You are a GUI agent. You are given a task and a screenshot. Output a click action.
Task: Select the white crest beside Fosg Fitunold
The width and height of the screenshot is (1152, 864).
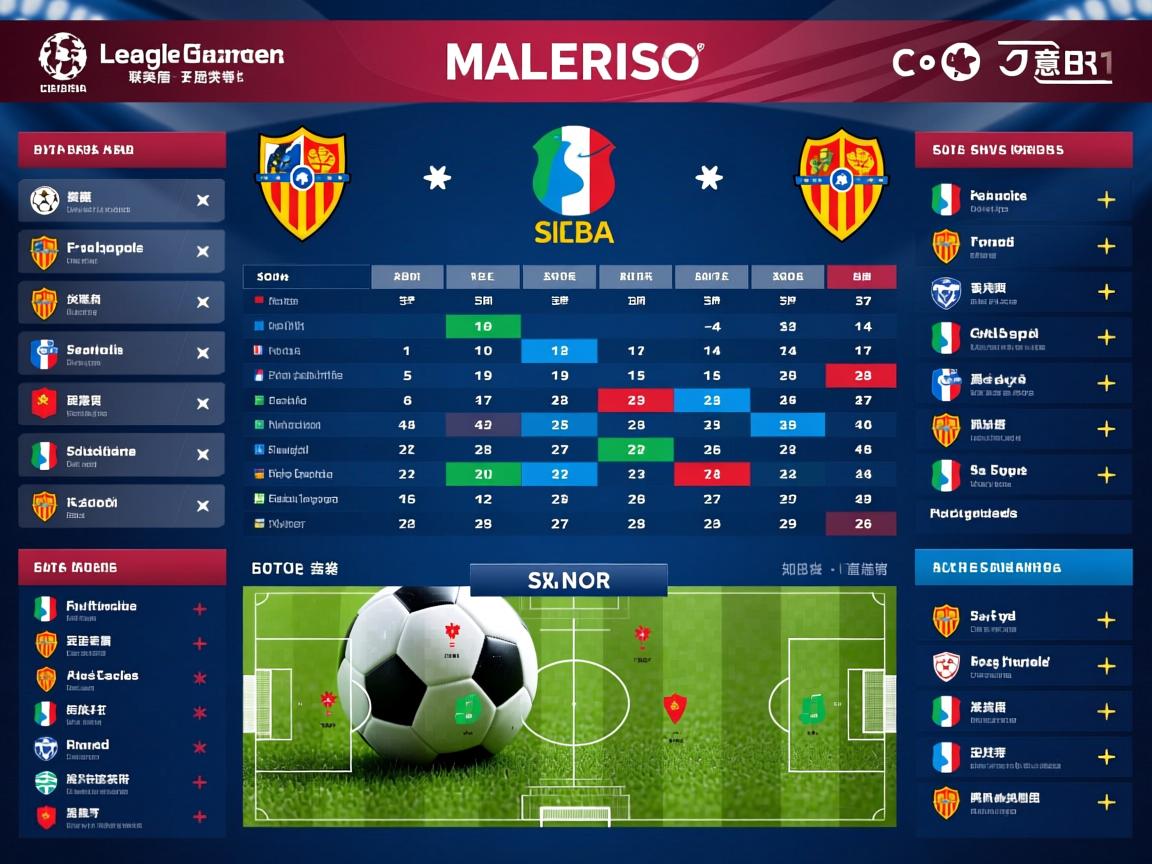coord(946,666)
